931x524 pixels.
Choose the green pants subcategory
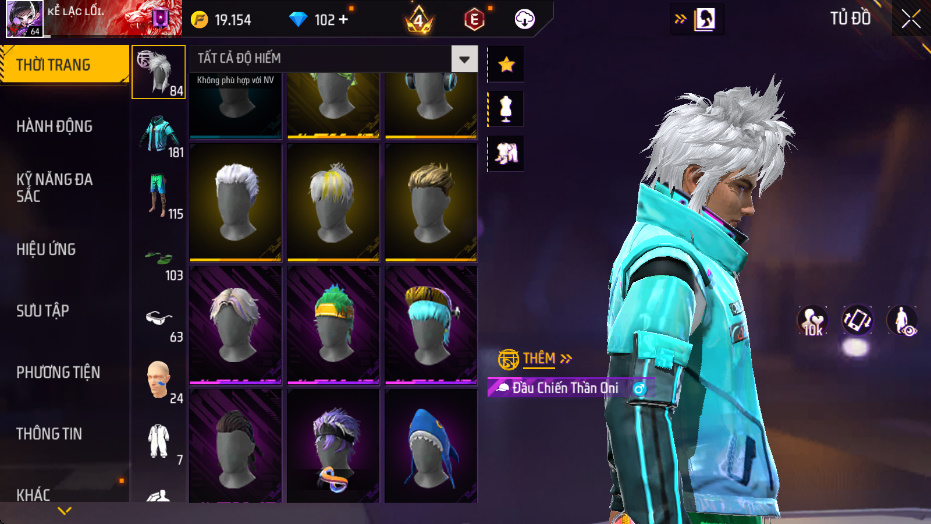pos(158,196)
